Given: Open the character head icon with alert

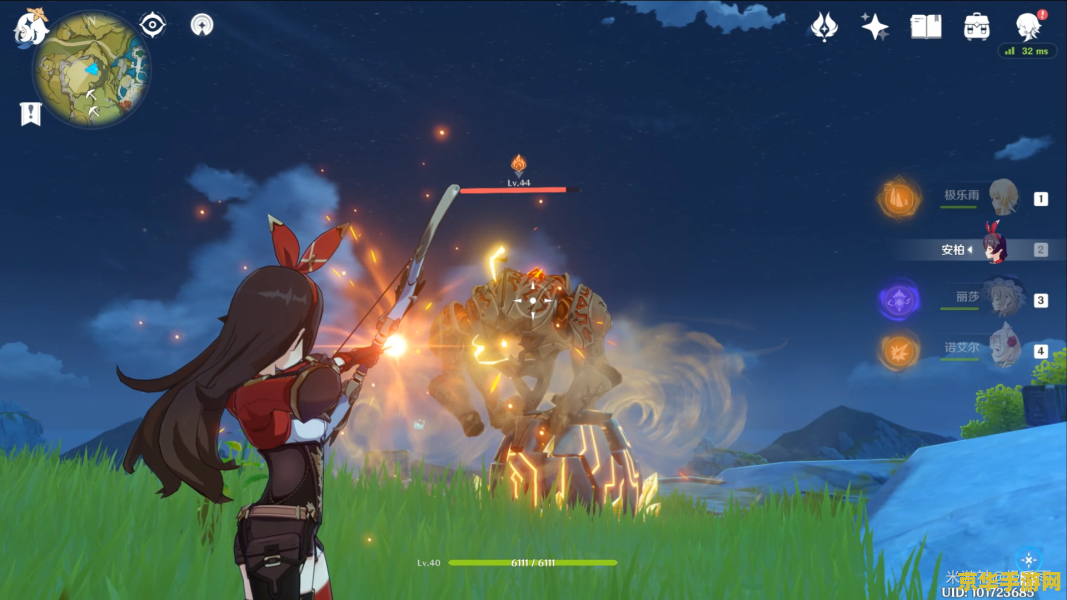Looking at the screenshot, I should [x=1028, y=25].
